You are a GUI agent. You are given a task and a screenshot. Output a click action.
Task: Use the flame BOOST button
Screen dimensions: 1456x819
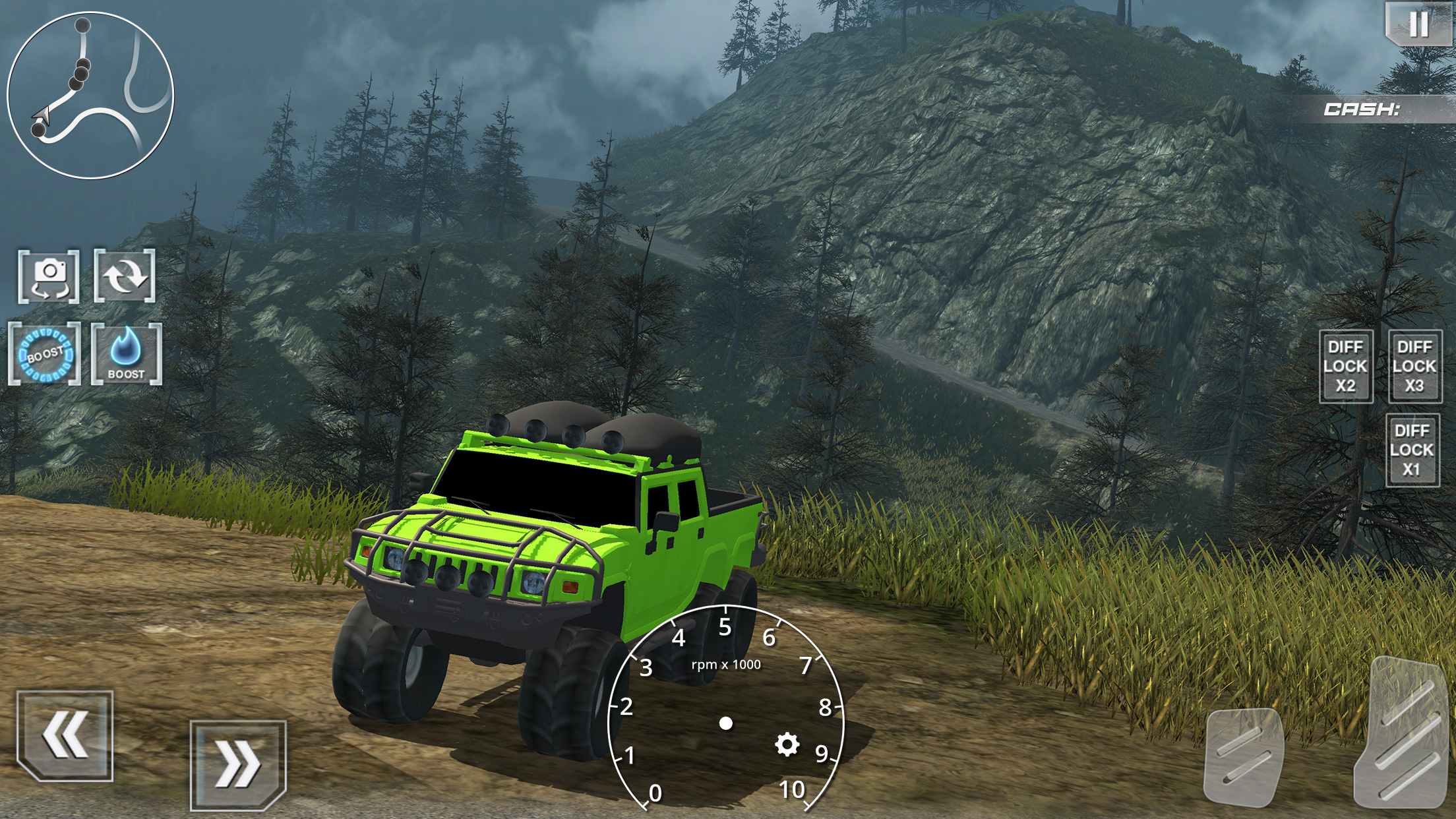click(127, 355)
